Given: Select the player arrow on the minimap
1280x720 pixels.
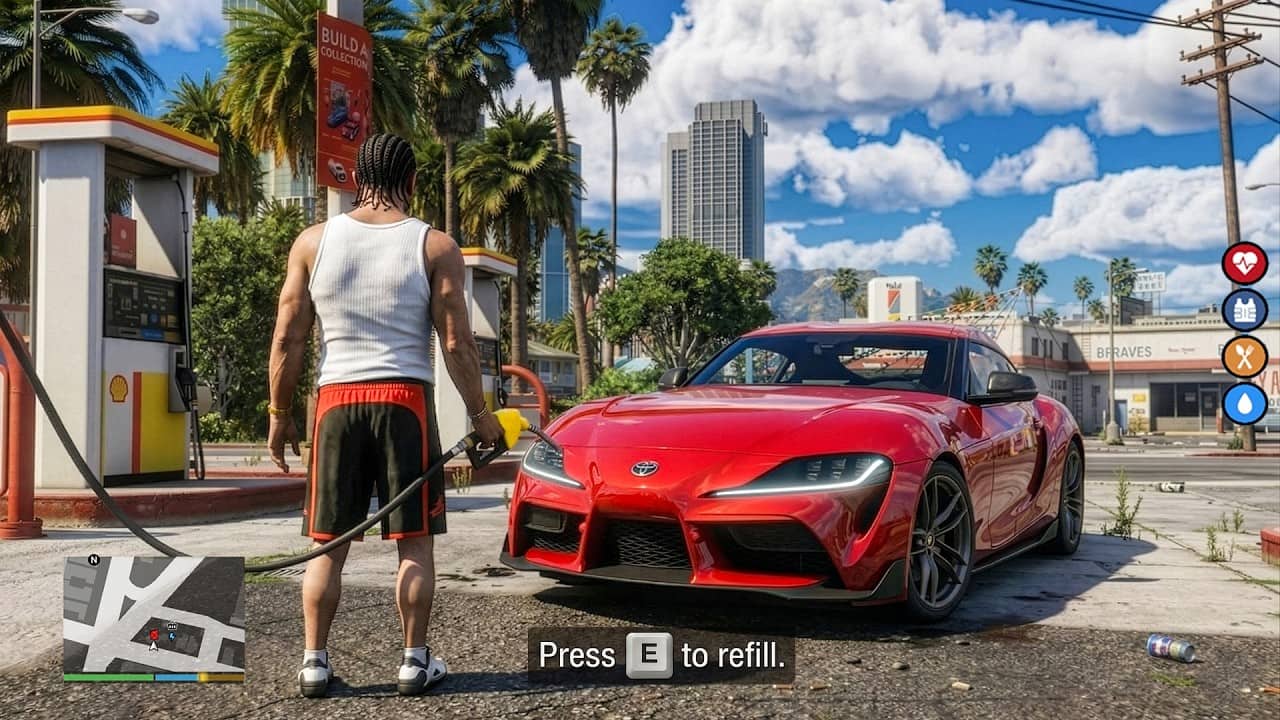Looking at the screenshot, I should (153, 647).
